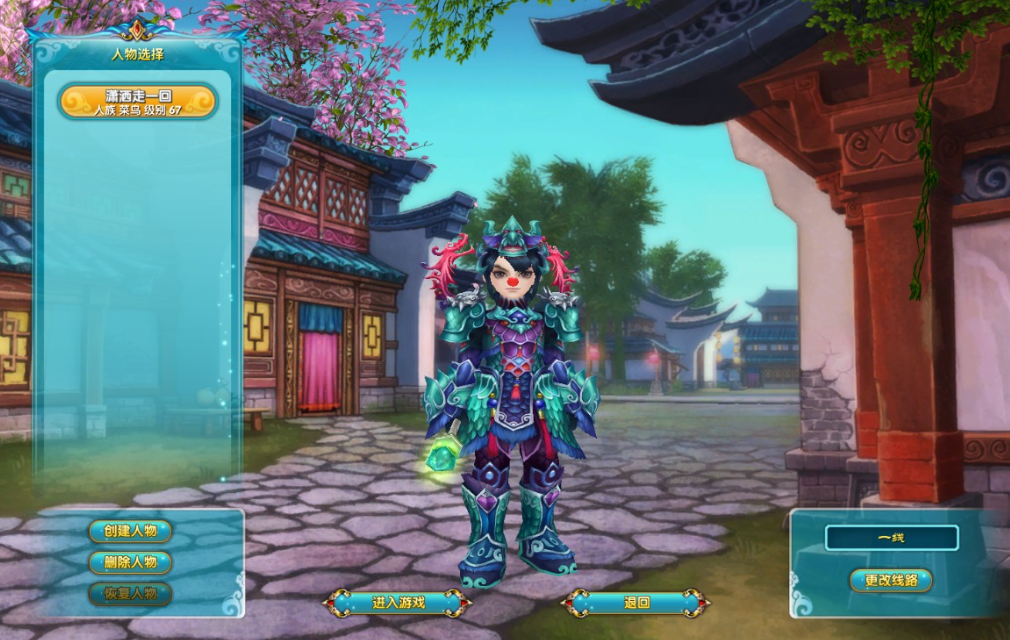The height and width of the screenshot is (640, 1010).
Task: Go back with the 退回 button
Action: (x=636, y=602)
